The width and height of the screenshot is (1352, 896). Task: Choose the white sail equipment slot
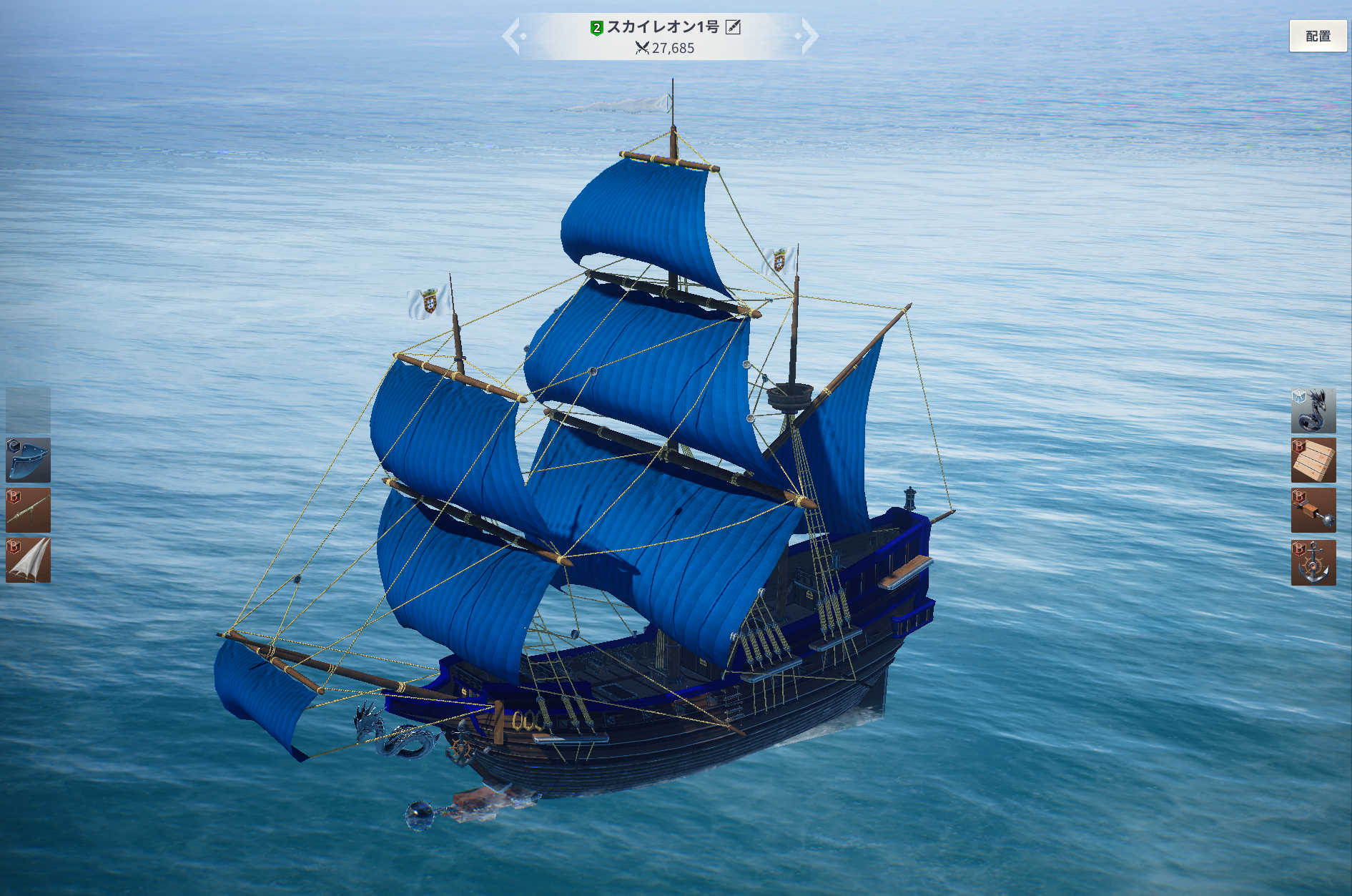click(29, 560)
